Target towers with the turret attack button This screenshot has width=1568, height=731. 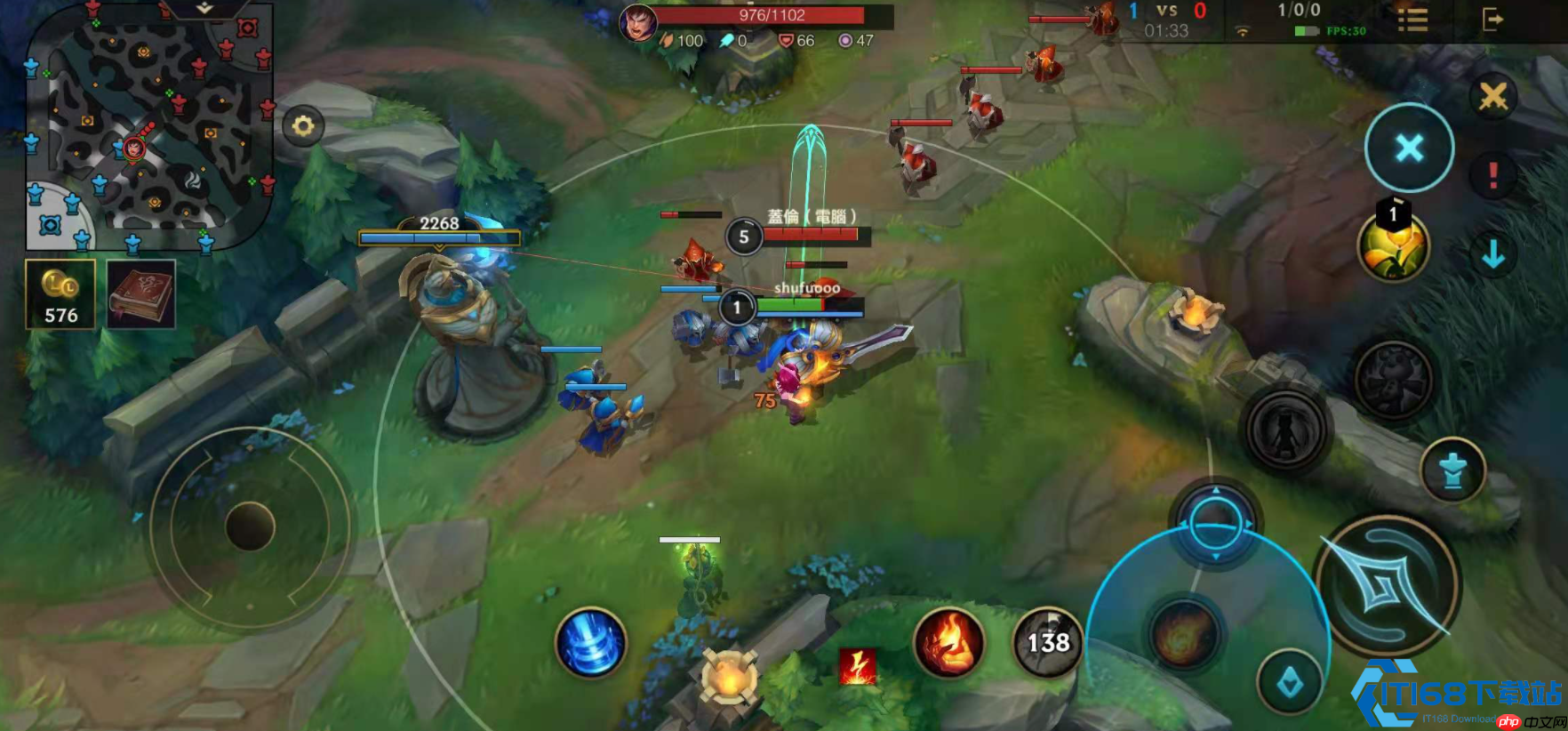pyautogui.click(x=1452, y=470)
